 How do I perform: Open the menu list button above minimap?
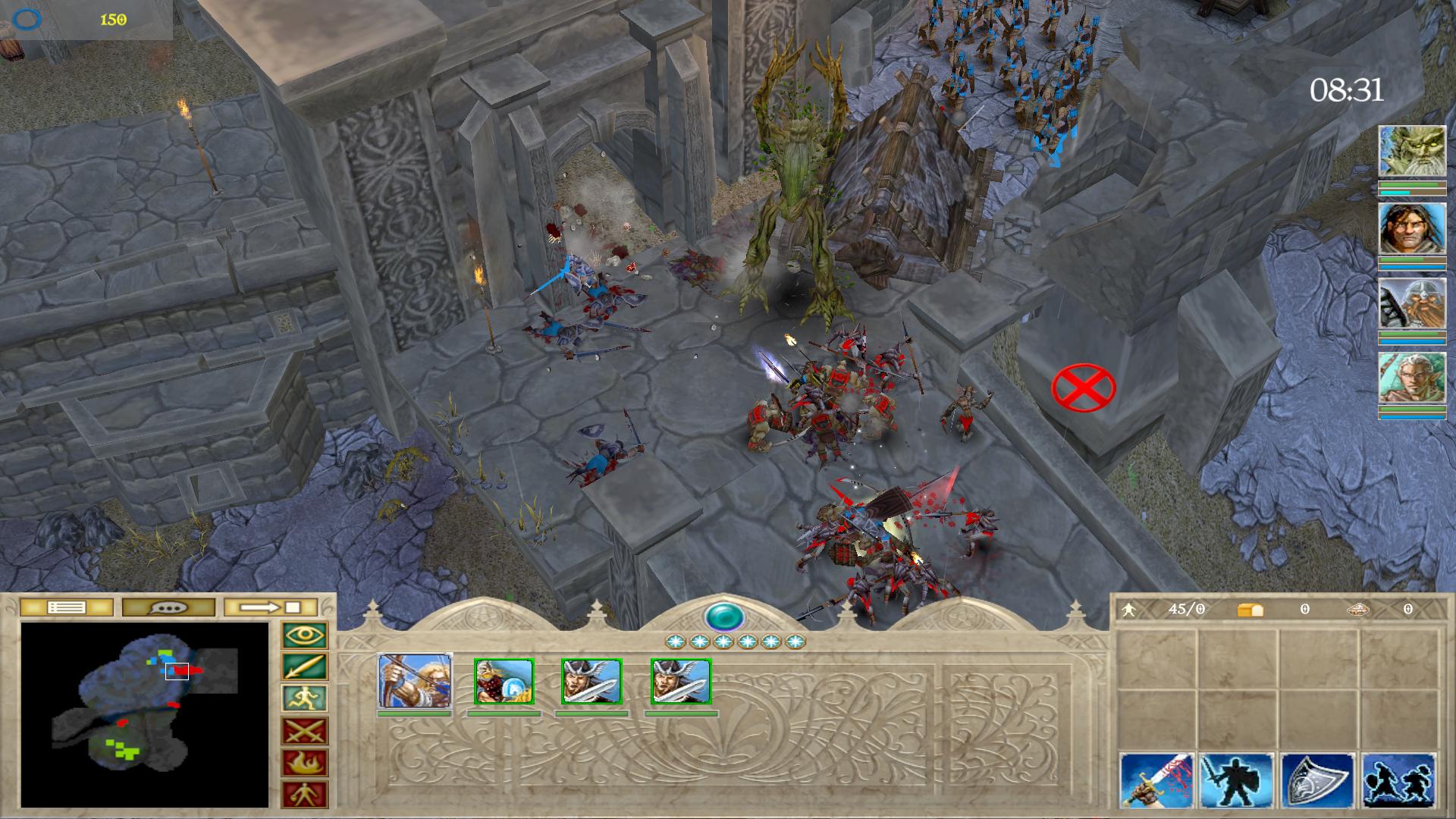coord(66,607)
